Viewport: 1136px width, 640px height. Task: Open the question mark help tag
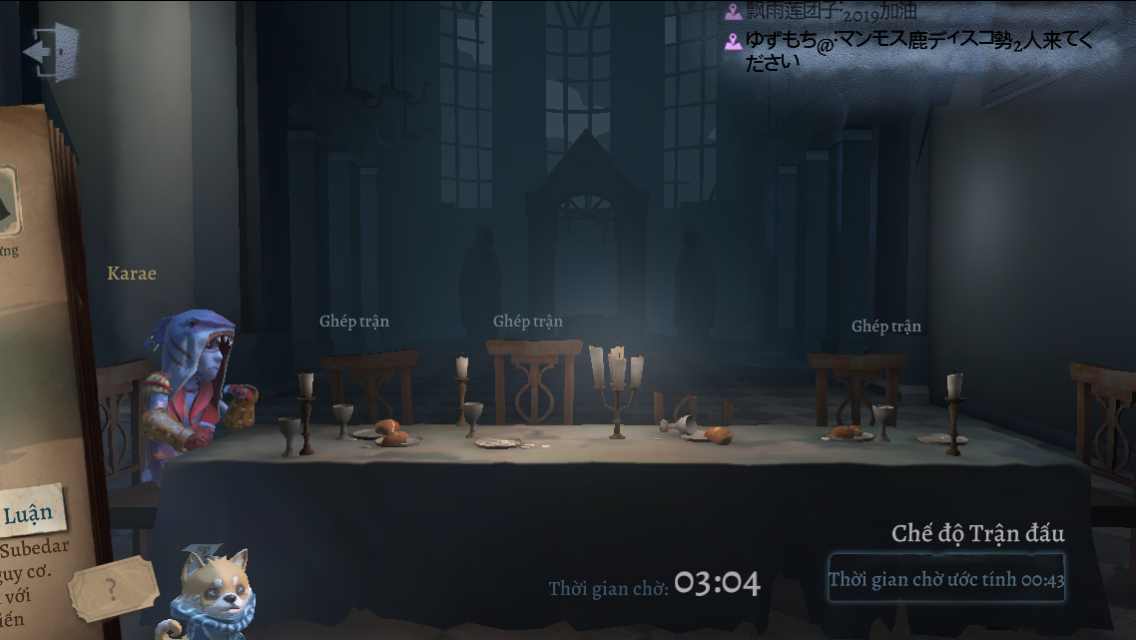pyautogui.click(x=113, y=589)
